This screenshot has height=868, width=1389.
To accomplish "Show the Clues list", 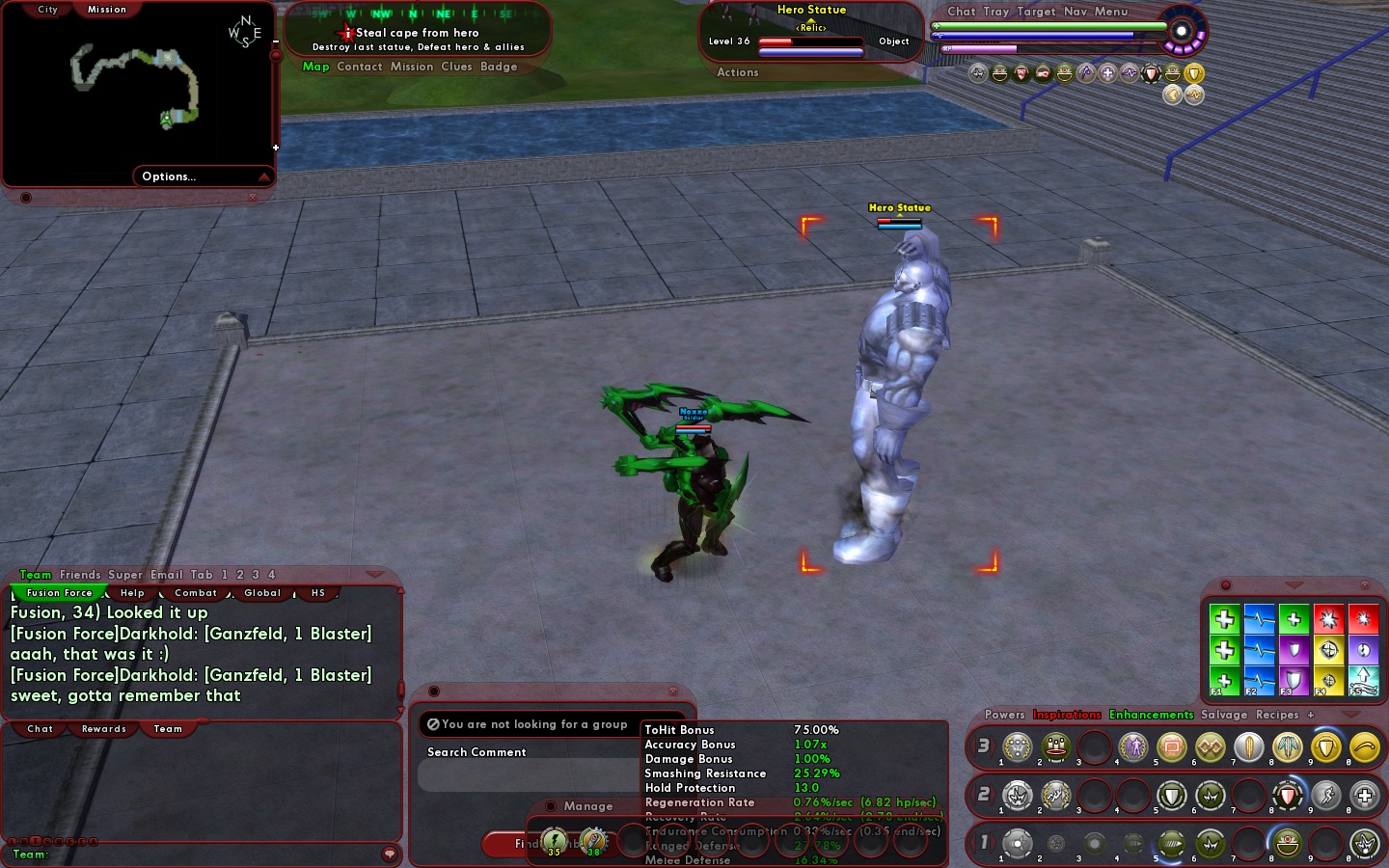I will click(x=456, y=67).
